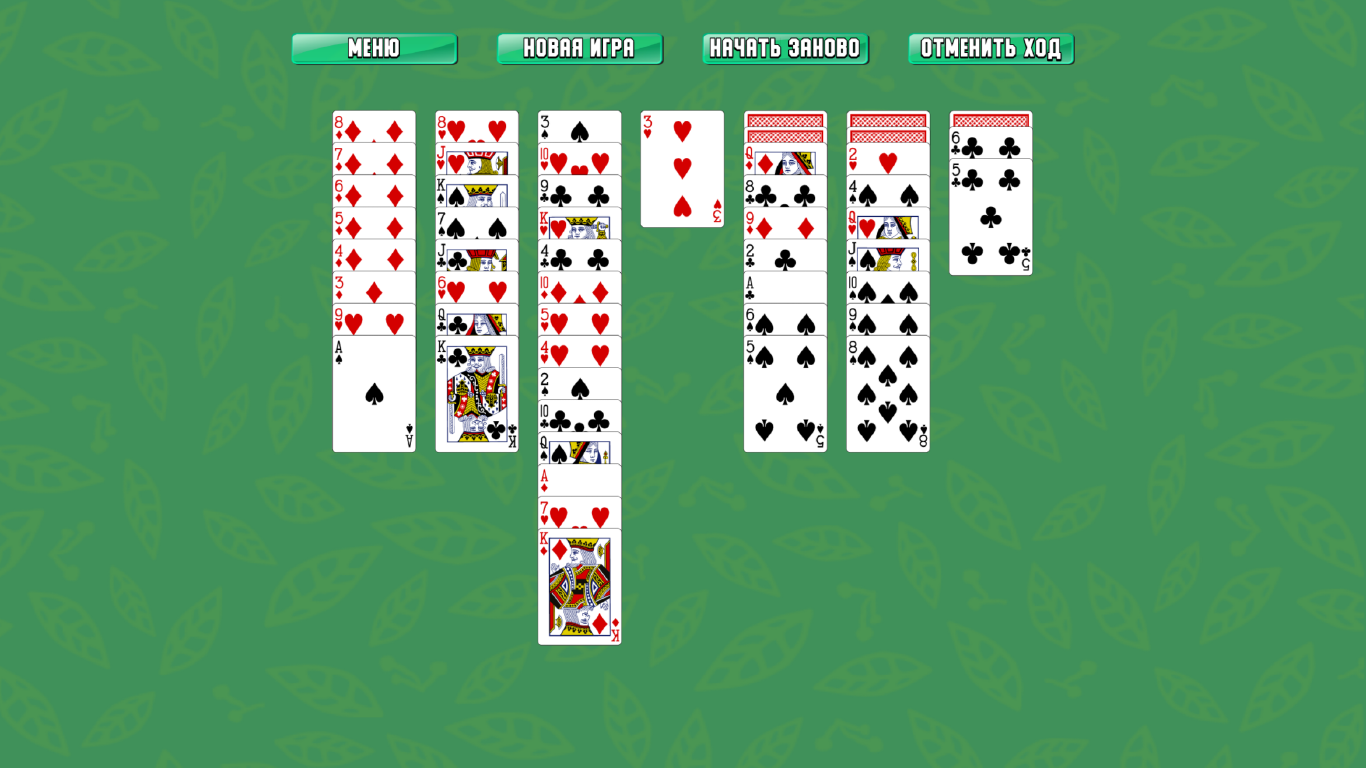The height and width of the screenshot is (768, 1366).
Task: Restart the deal using НАЧАТЬ ЗАНОВО
Action: 785,47
